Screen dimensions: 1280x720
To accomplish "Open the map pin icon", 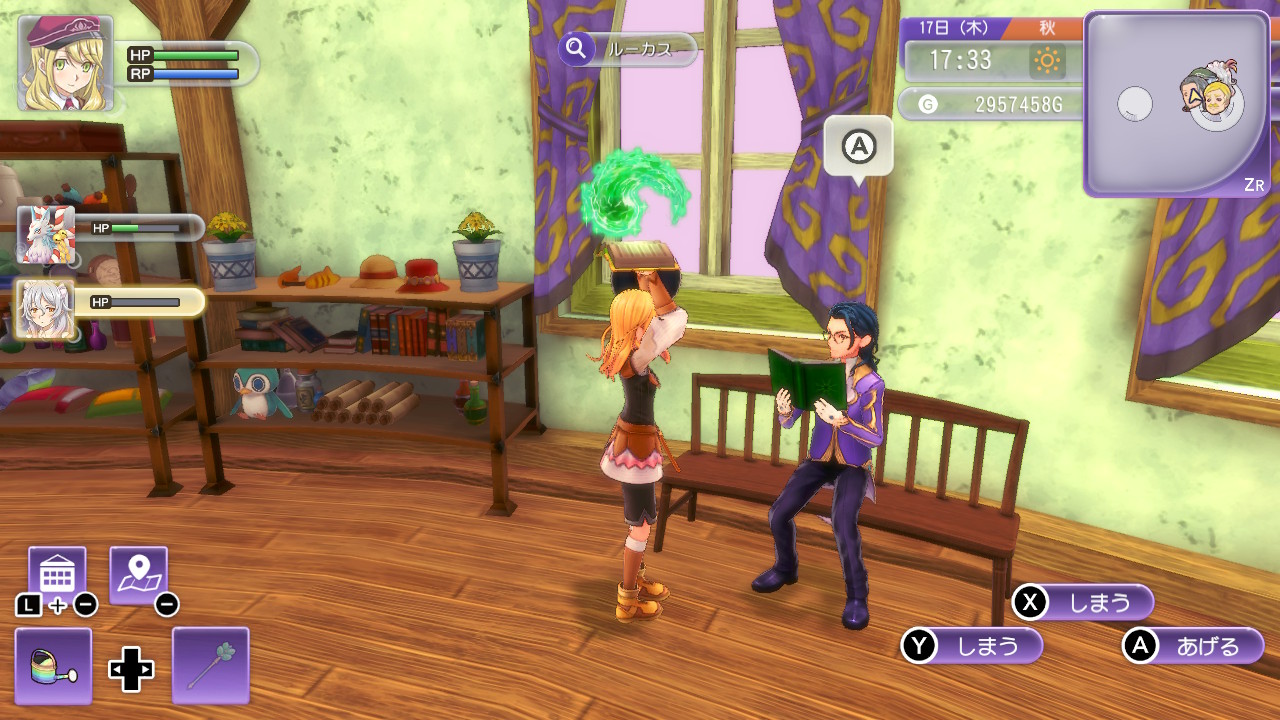I will 138,575.
